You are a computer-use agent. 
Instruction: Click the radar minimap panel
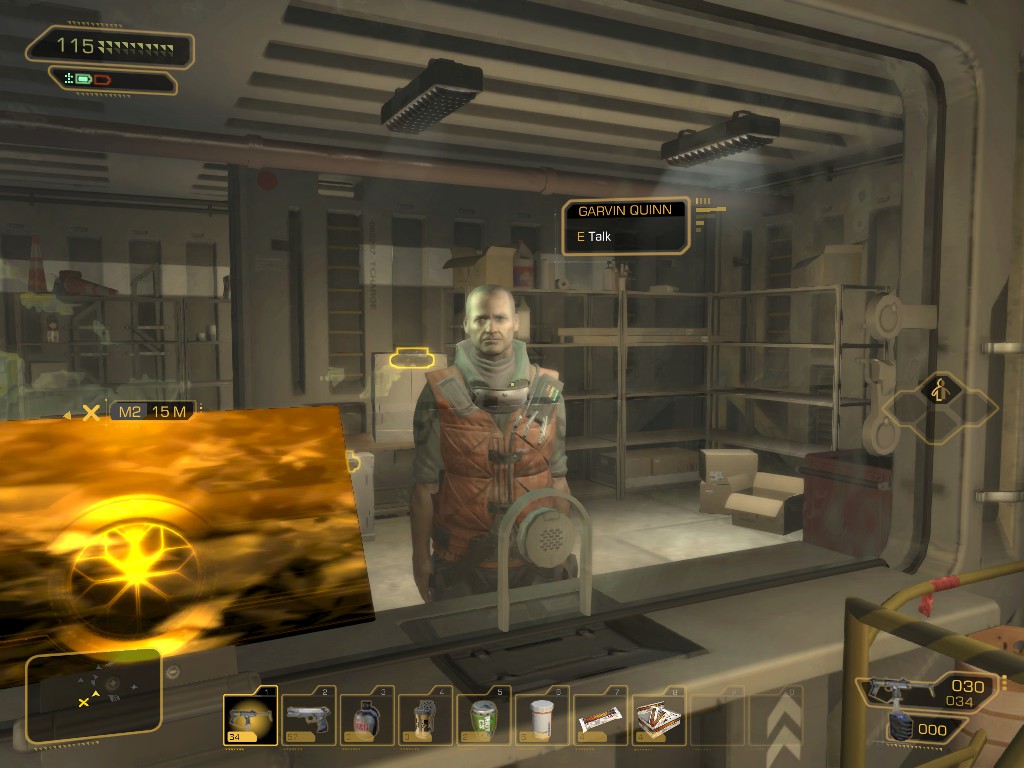93,697
